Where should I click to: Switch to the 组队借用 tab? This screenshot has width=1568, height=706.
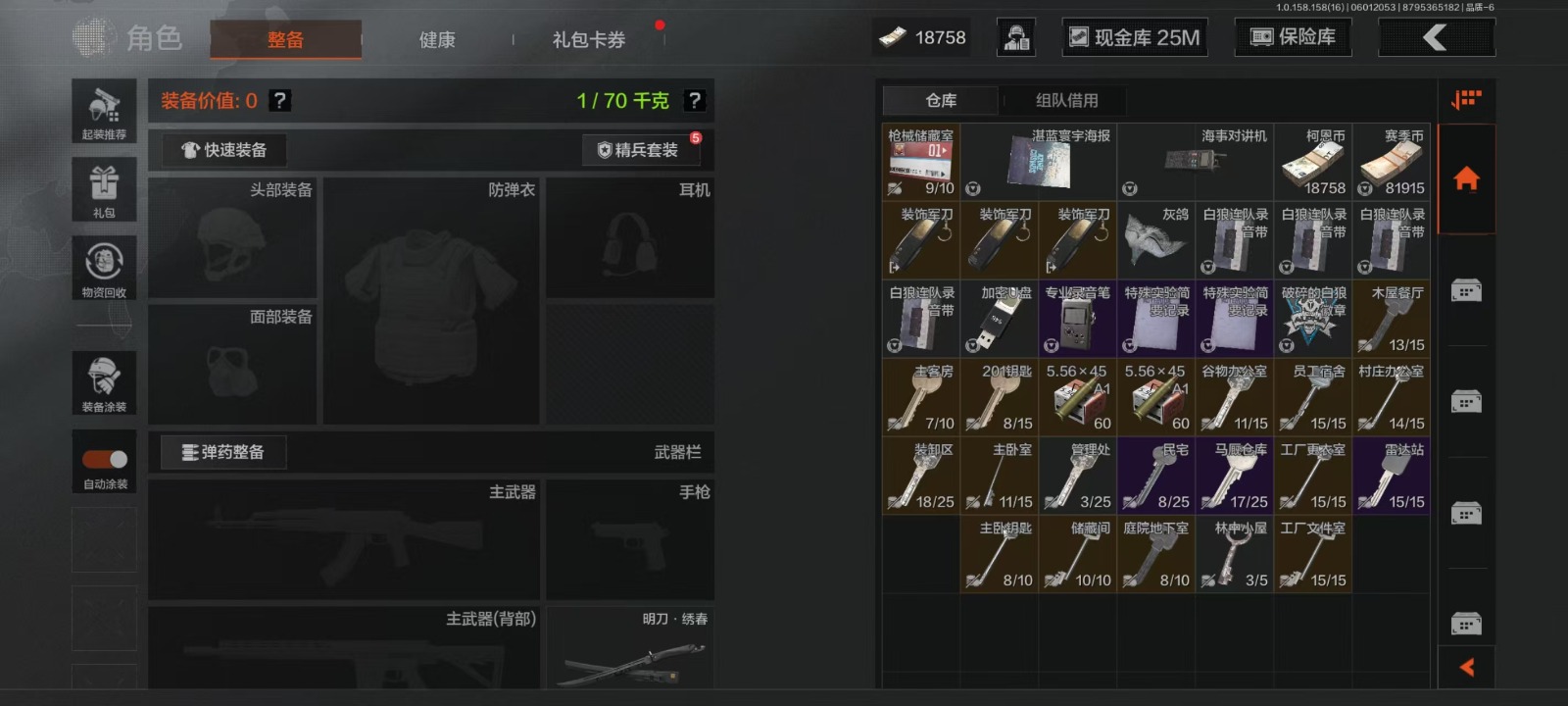click(x=1066, y=100)
